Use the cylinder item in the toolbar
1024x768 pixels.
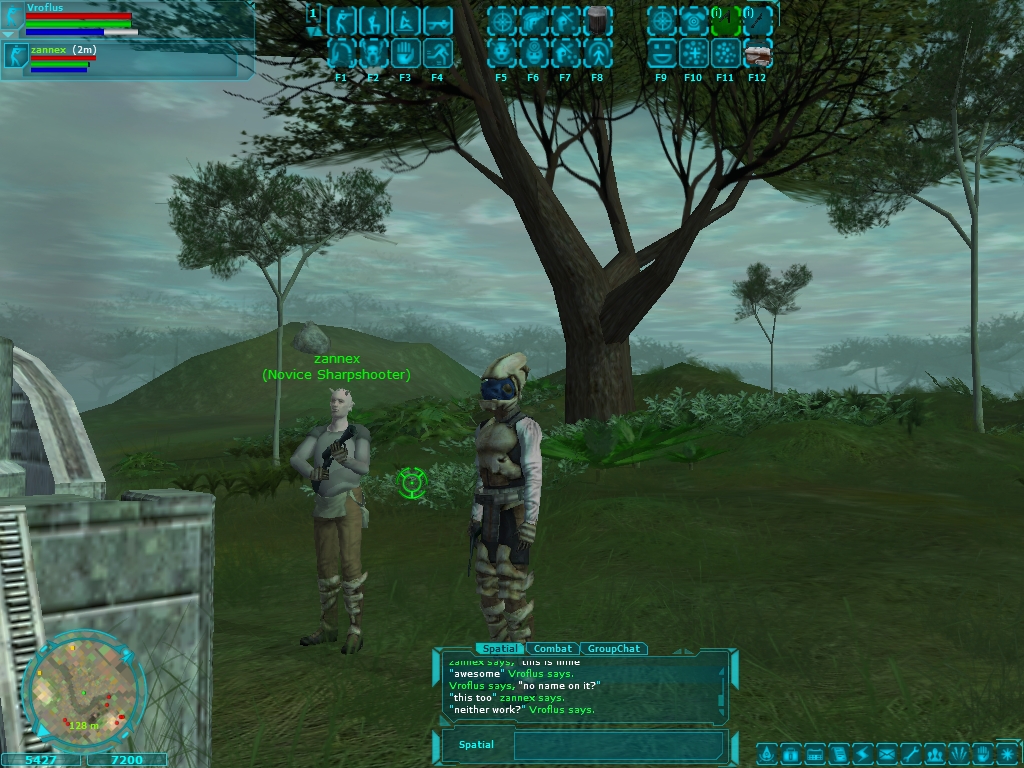(597, 21)
